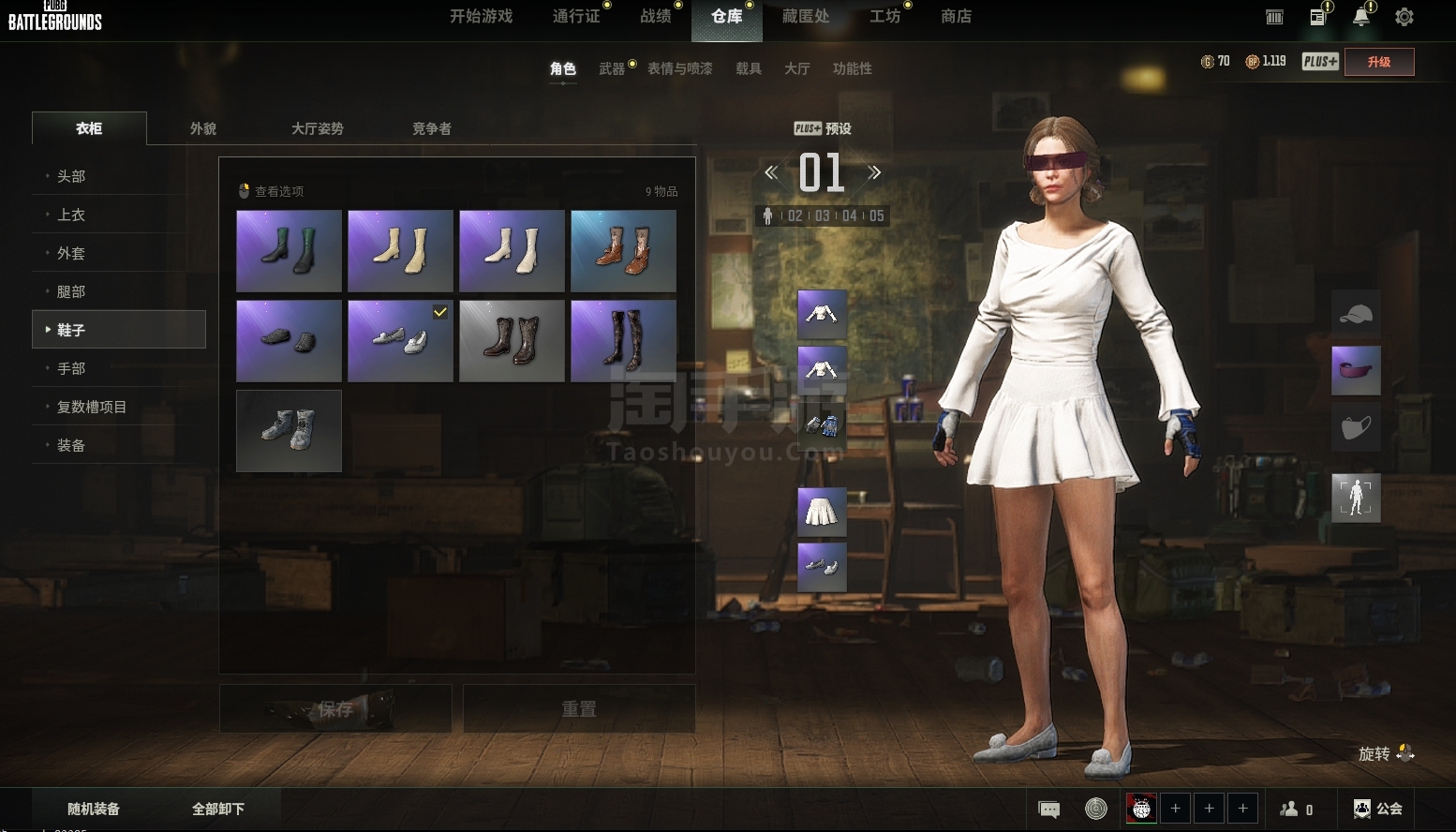
Task: Go to the next preset arrow
Action: (874, 172)
